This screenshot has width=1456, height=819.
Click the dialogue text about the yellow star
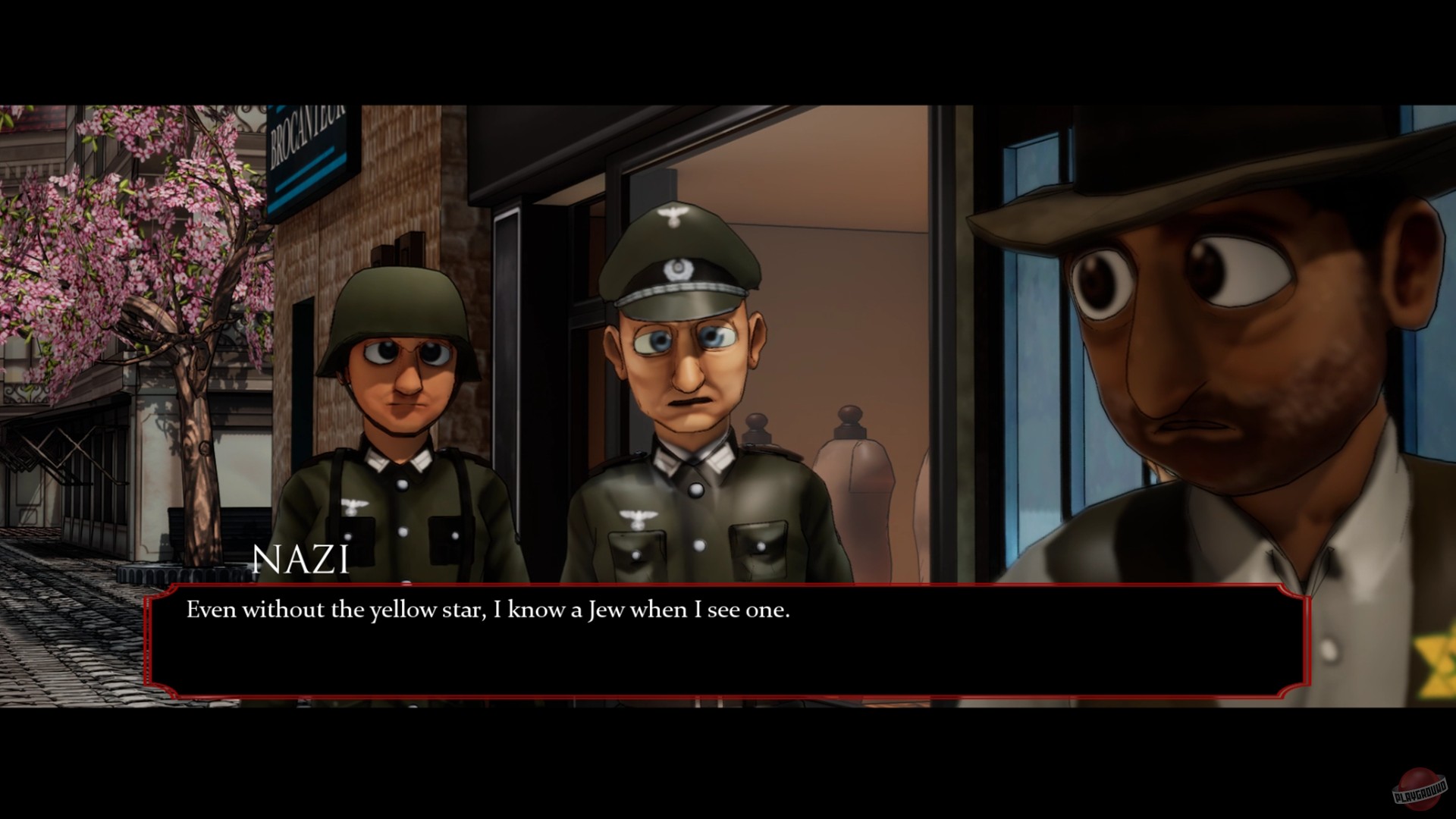coord(488,609)
